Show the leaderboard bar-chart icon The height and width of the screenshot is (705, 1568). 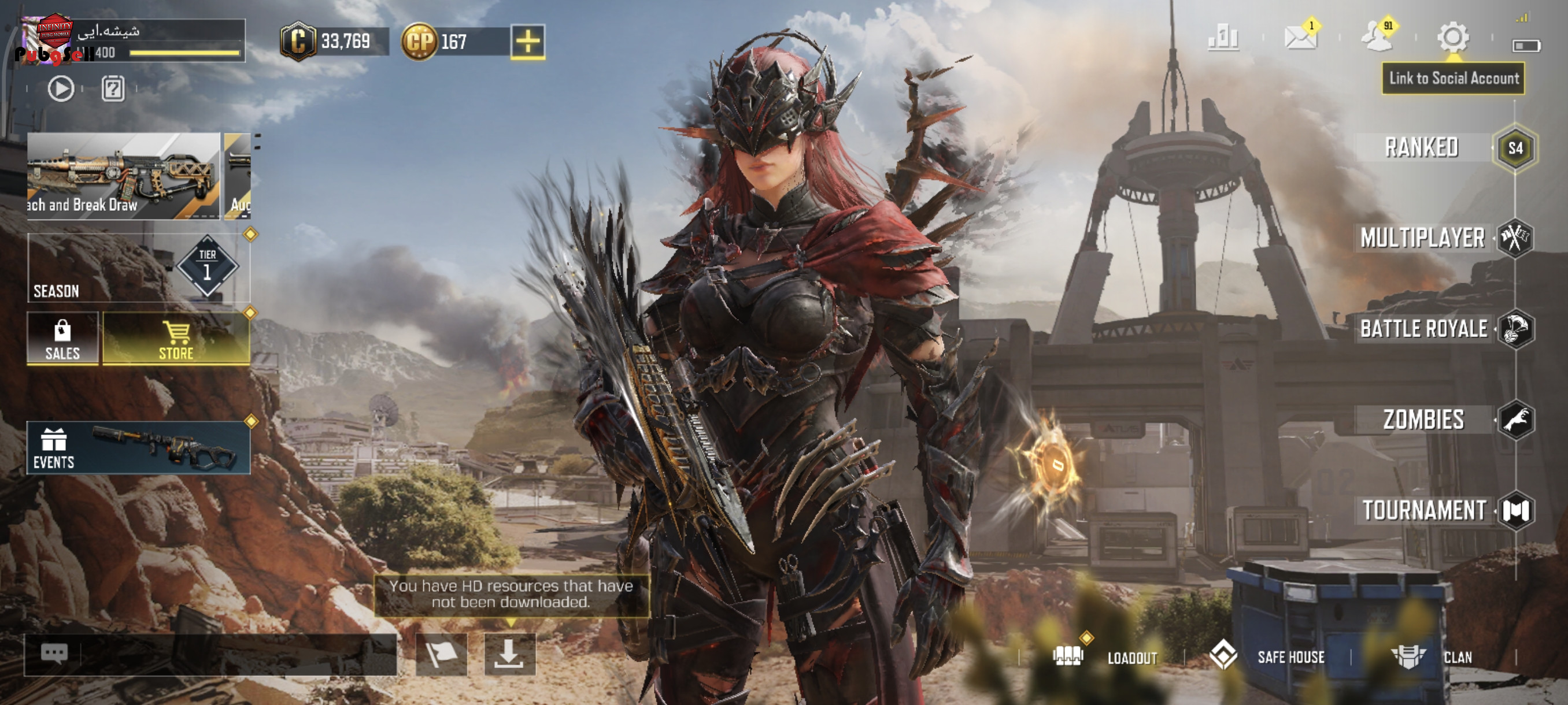click(1223, 38)
